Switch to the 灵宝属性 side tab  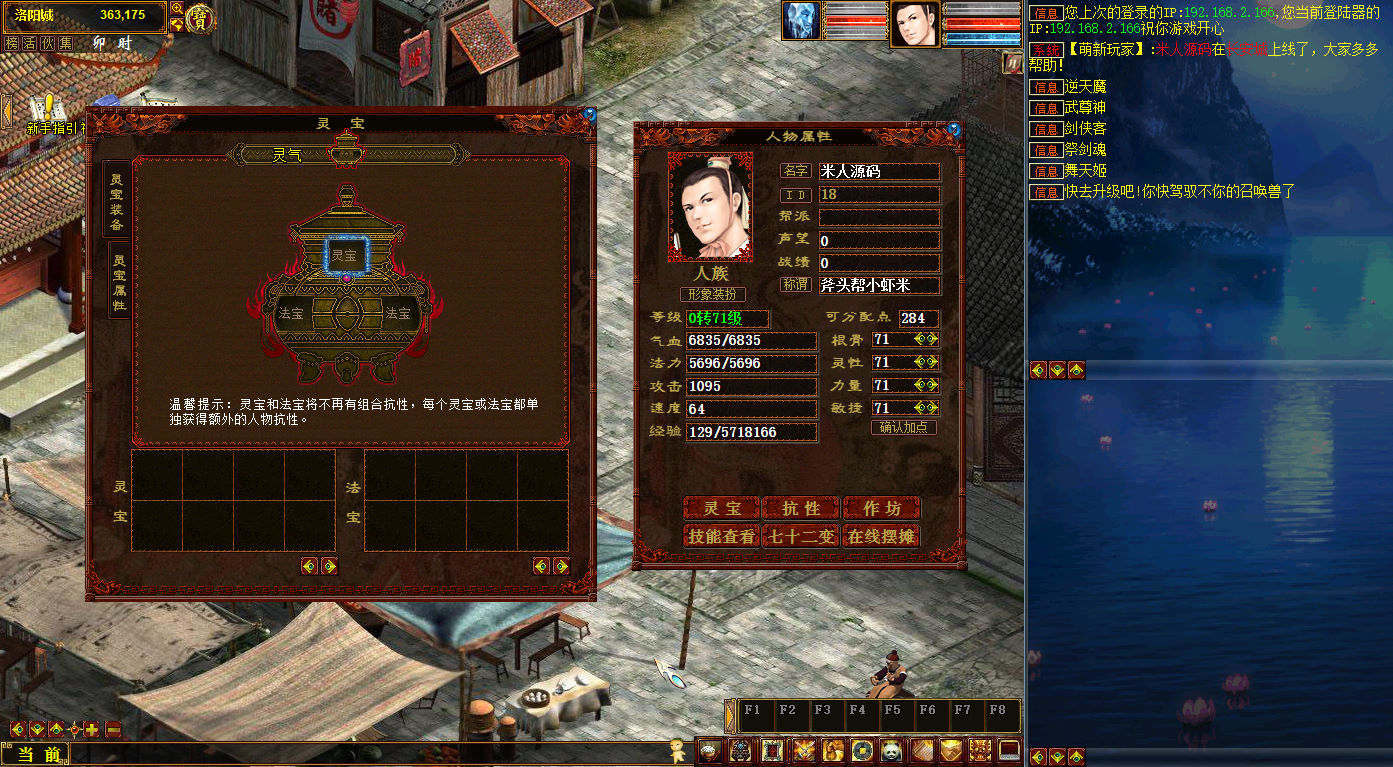click(x=119, y=280)
